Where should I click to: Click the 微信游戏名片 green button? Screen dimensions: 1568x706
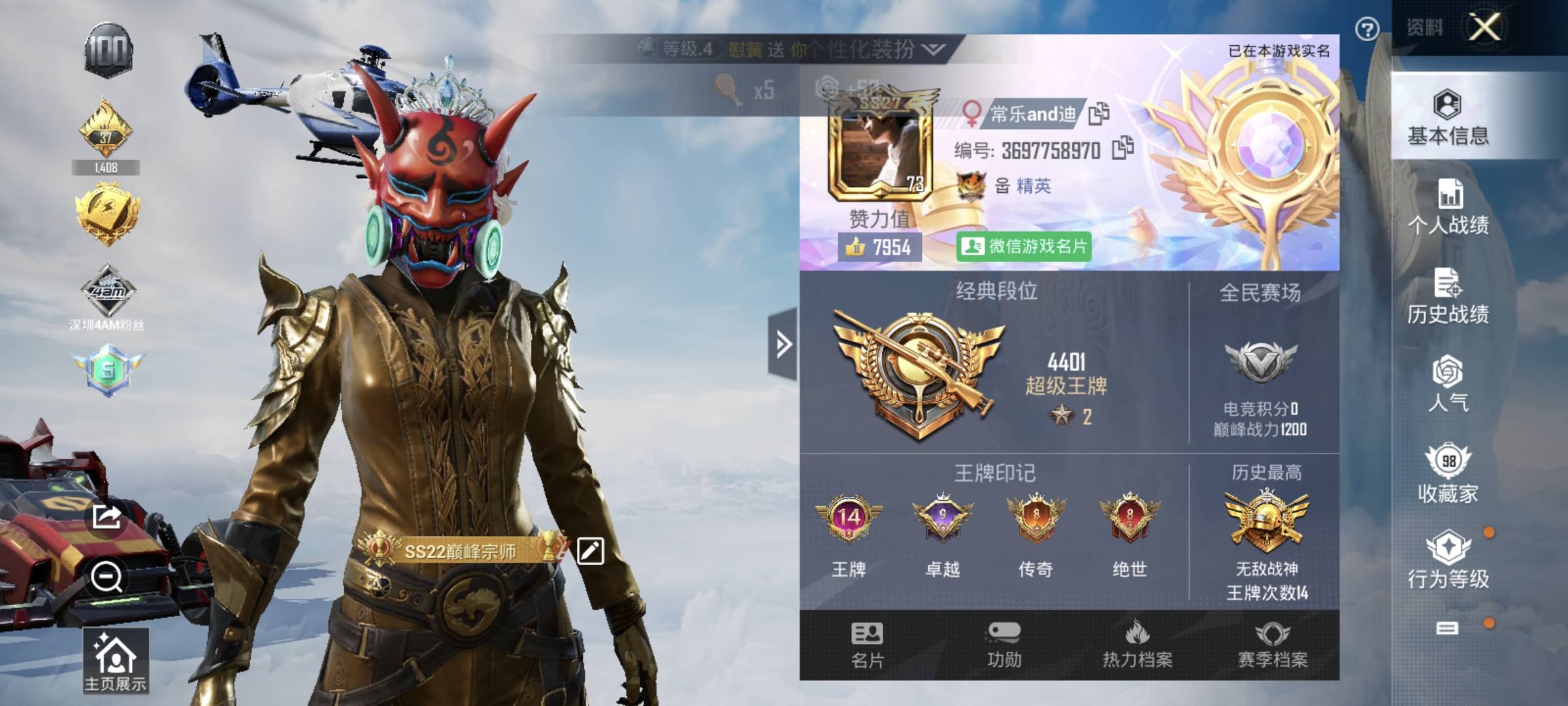coord(1024,246)
